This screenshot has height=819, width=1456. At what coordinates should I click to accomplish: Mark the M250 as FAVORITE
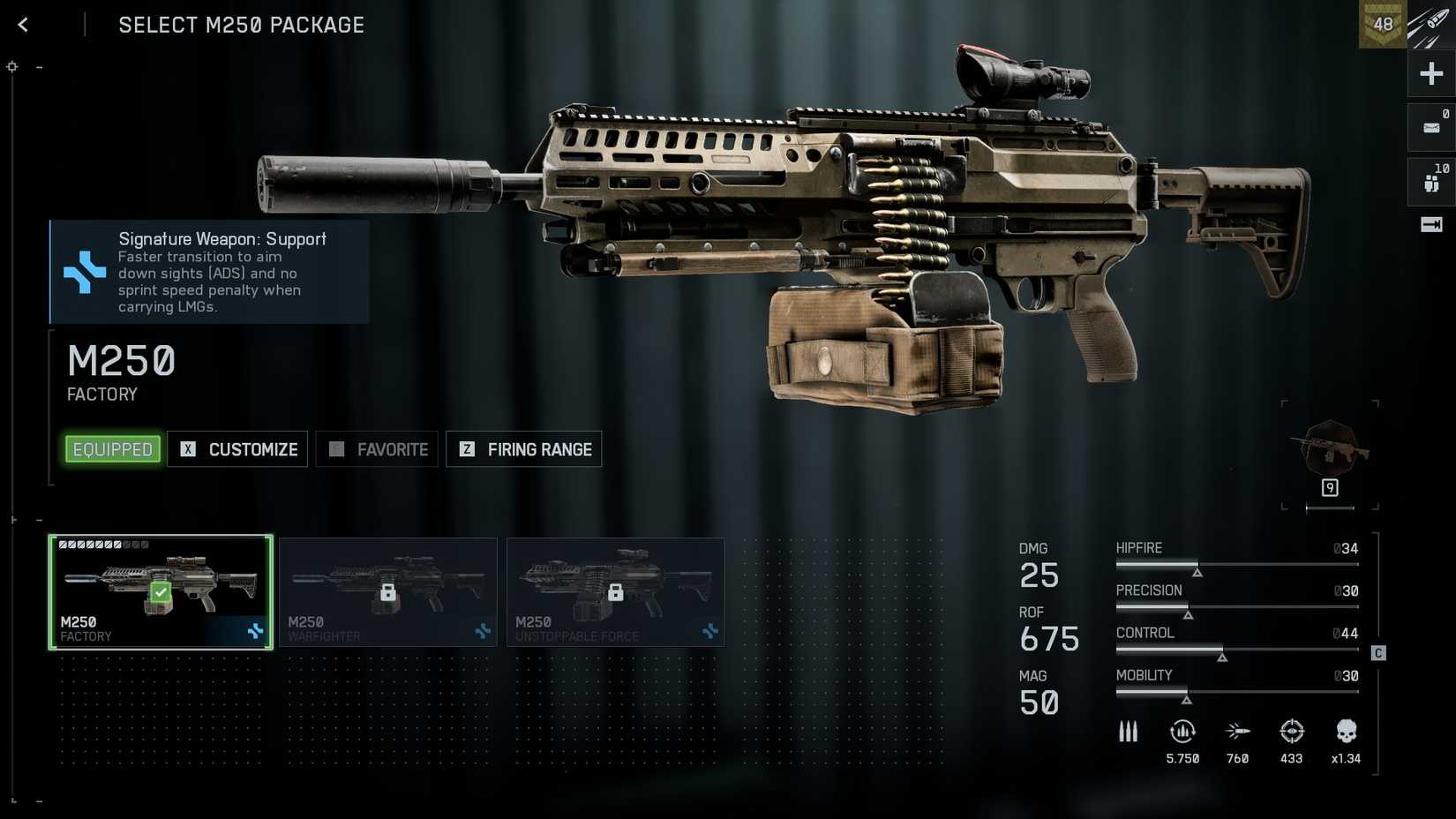(377, 449)
